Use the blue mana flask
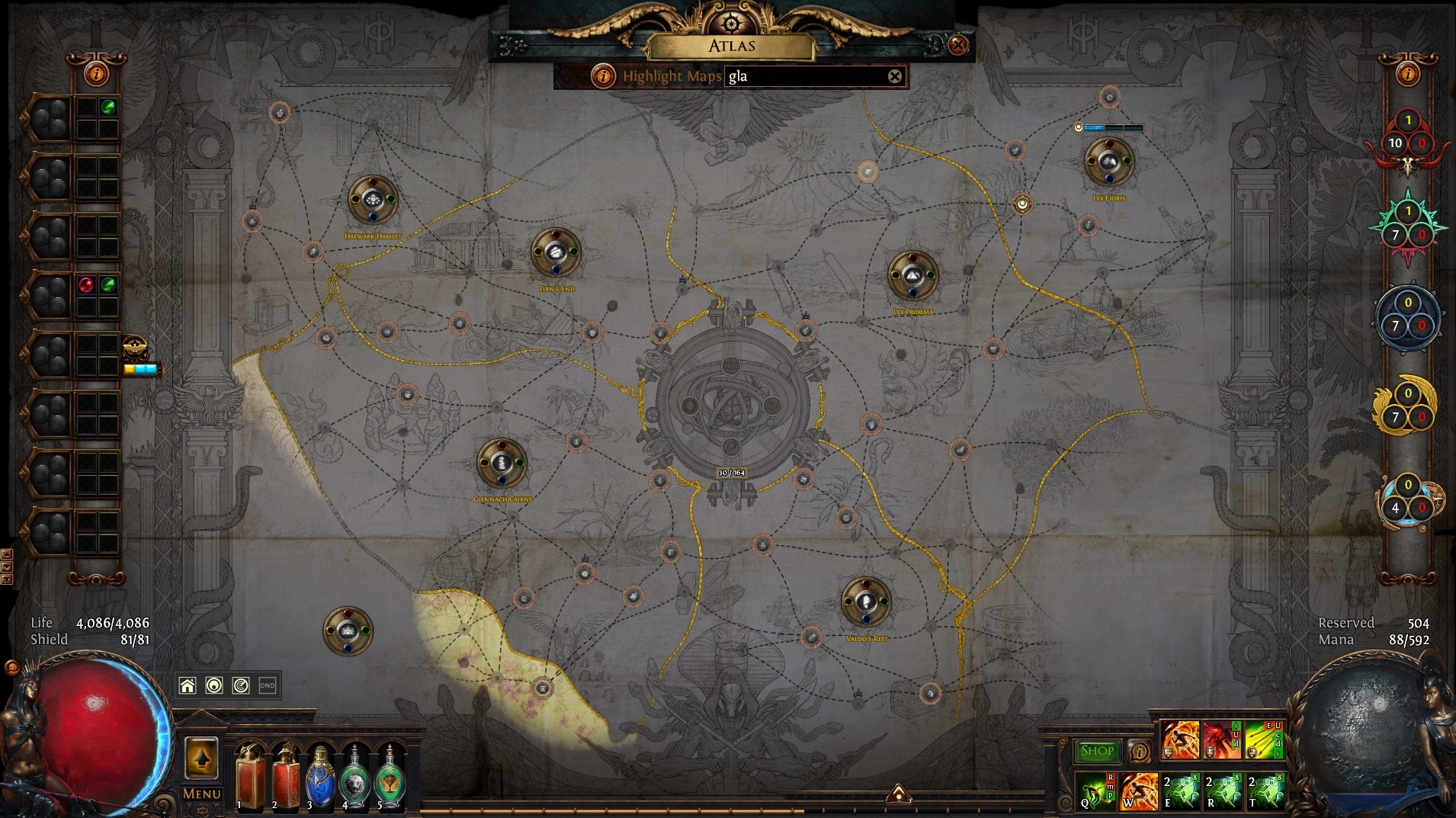This screenshot has width=1456, height=818. coord(320,778)
